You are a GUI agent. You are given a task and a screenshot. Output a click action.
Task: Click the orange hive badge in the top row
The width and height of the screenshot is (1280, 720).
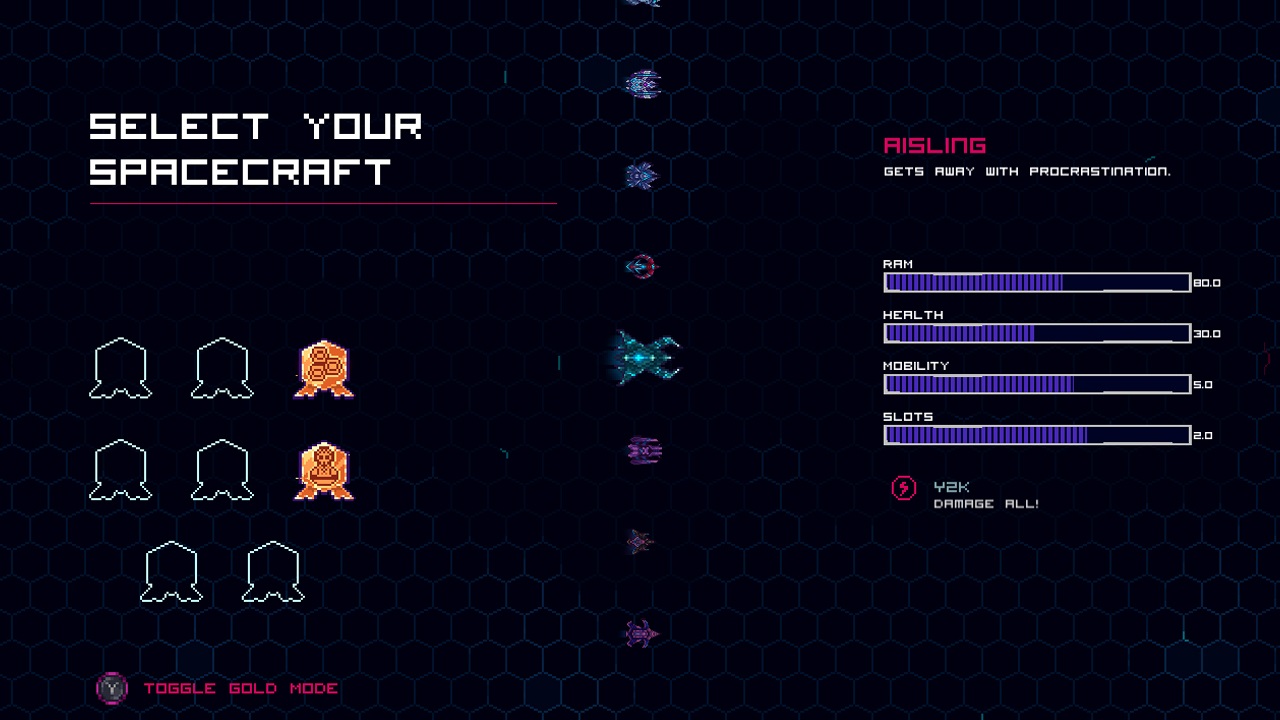coord(322,368)
